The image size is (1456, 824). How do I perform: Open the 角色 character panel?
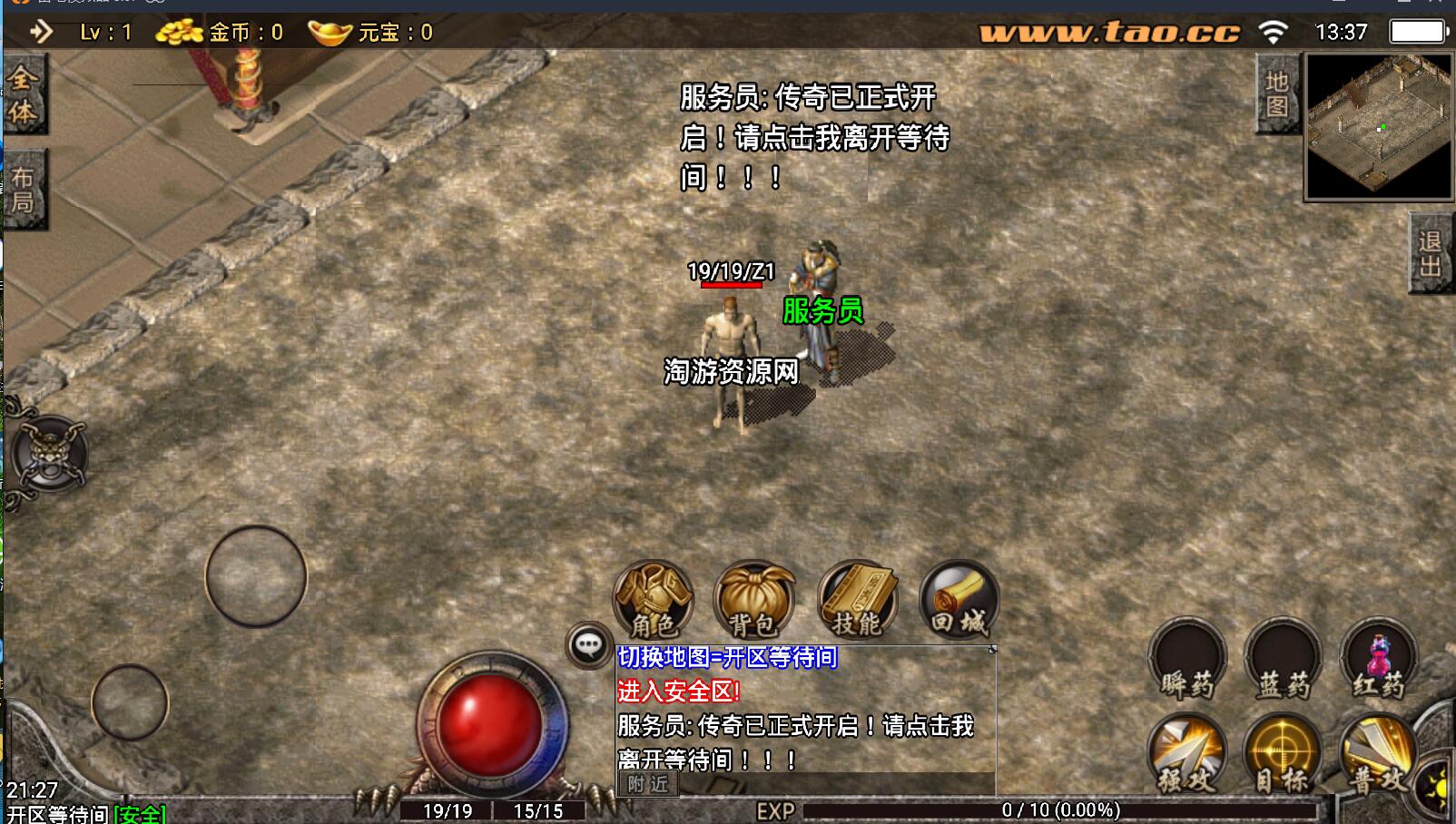coord(654,599)
